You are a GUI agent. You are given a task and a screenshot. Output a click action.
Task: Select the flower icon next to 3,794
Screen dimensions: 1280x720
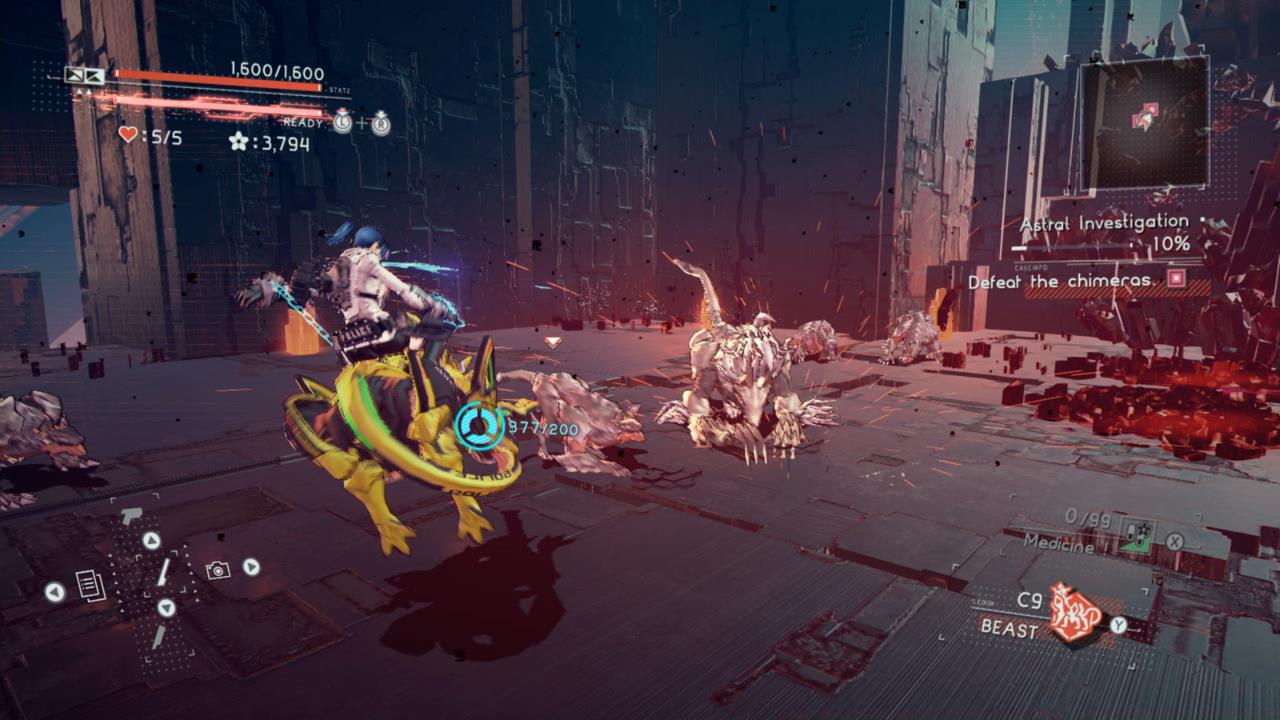click(x=238, y=143)
